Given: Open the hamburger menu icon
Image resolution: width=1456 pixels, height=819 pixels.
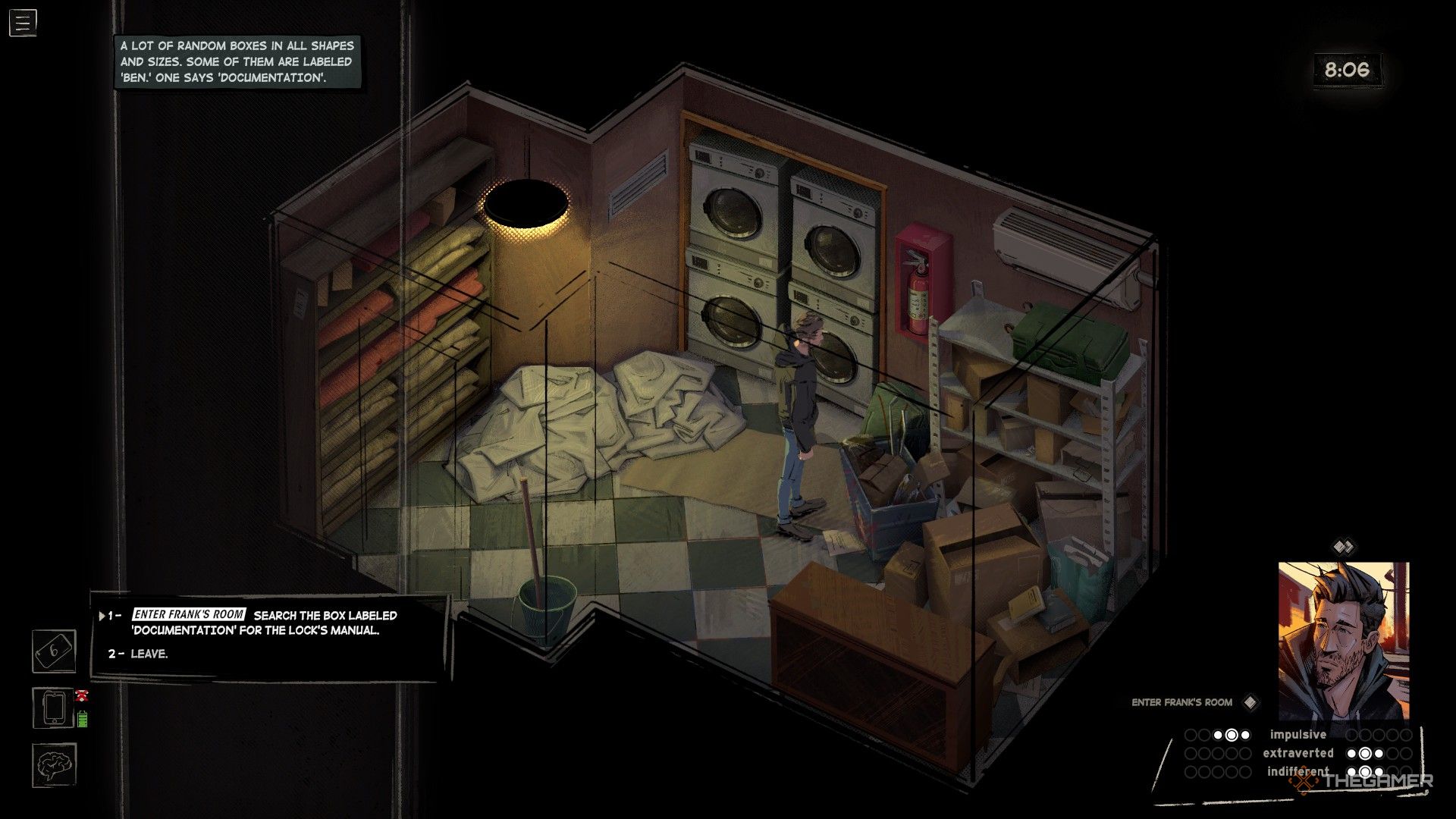Looking at the screenshot, I should [23, 23].
